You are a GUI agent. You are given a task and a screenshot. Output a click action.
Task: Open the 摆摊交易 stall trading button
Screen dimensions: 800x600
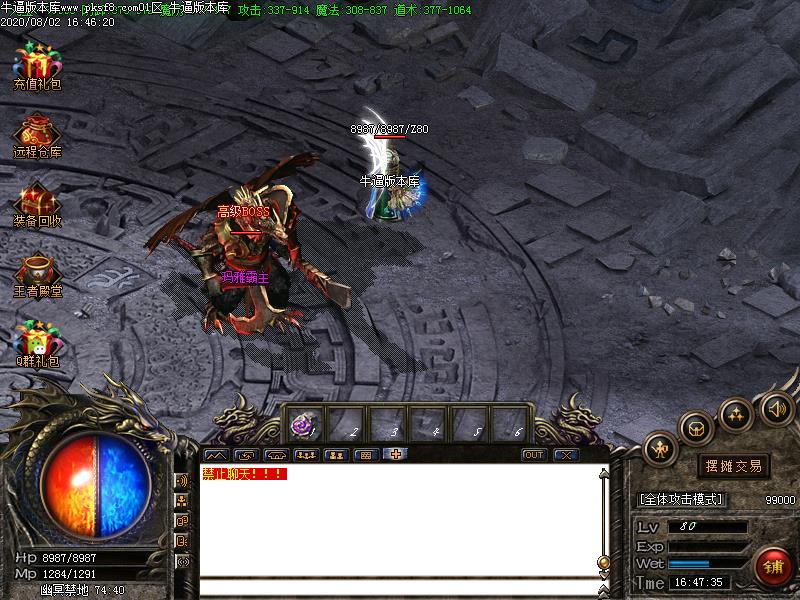[x=733, y=466]
